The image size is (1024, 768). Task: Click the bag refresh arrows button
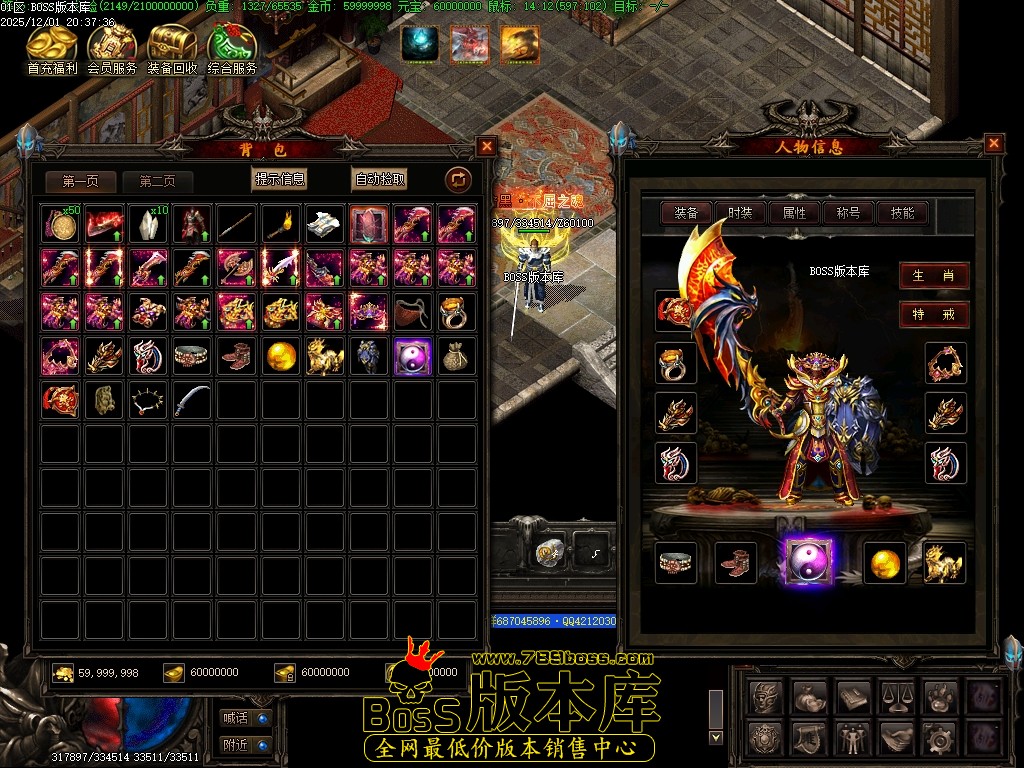458,179
